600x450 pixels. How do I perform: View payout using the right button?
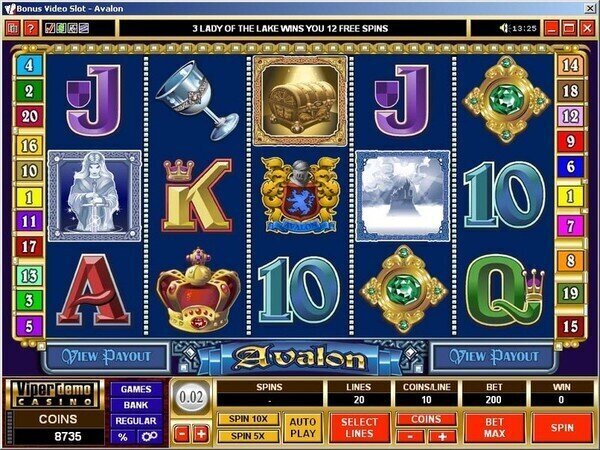(491, 357)
